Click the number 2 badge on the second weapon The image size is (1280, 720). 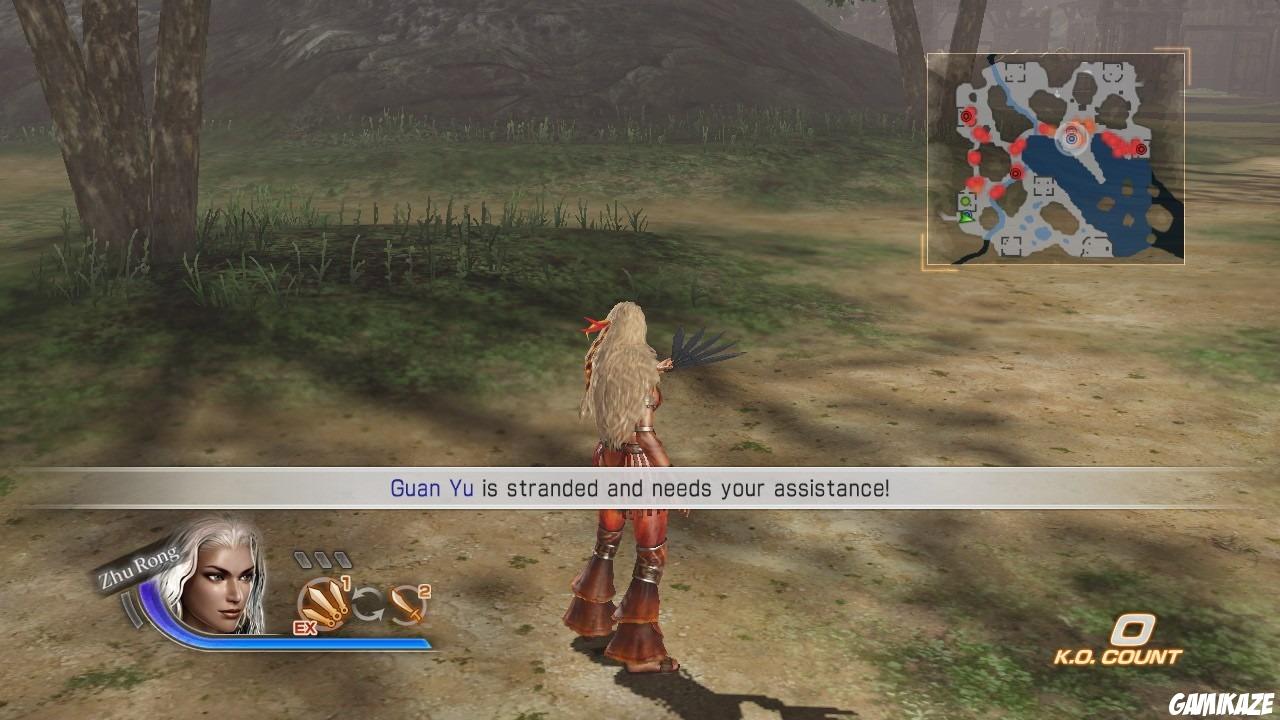[423, 591]
